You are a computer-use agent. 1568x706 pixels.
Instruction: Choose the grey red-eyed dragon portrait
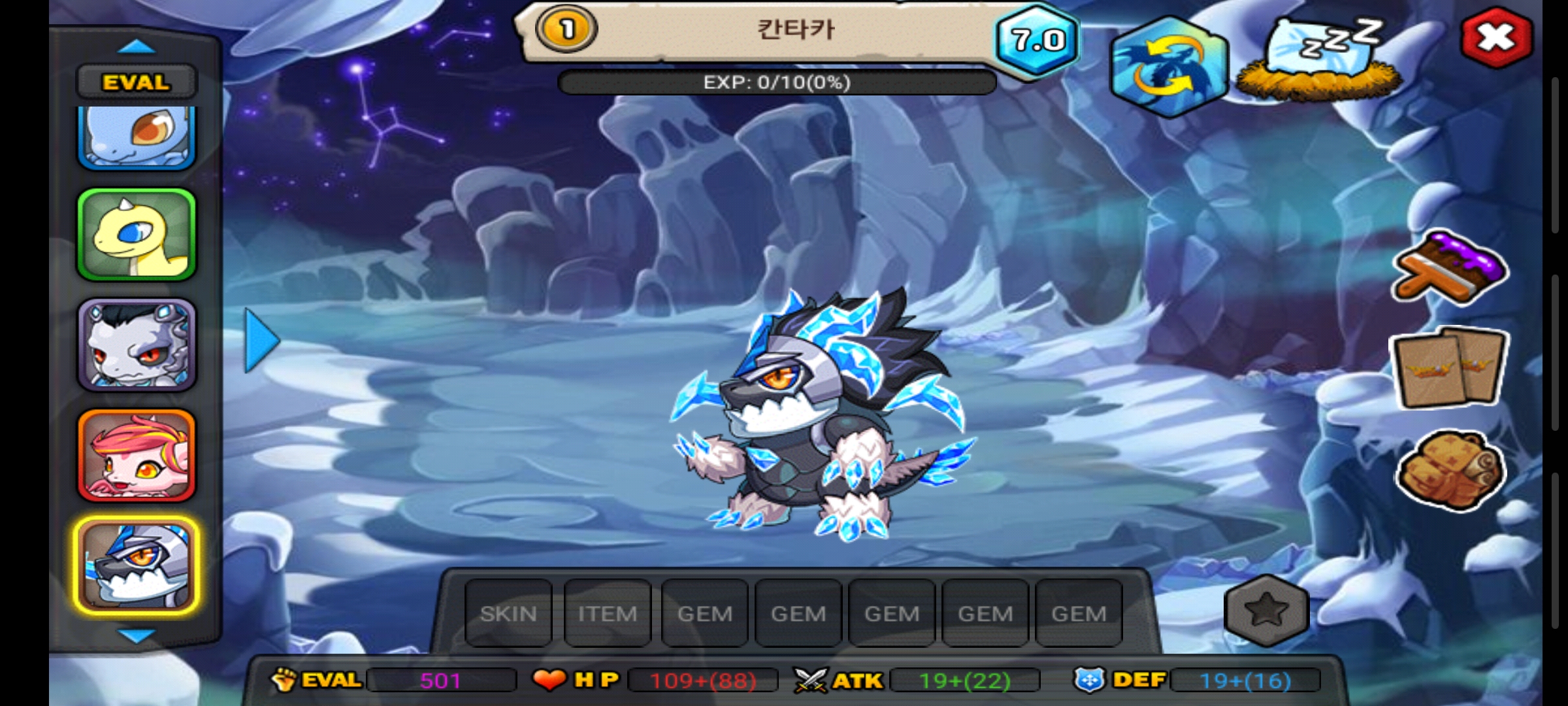coord(137,345)
